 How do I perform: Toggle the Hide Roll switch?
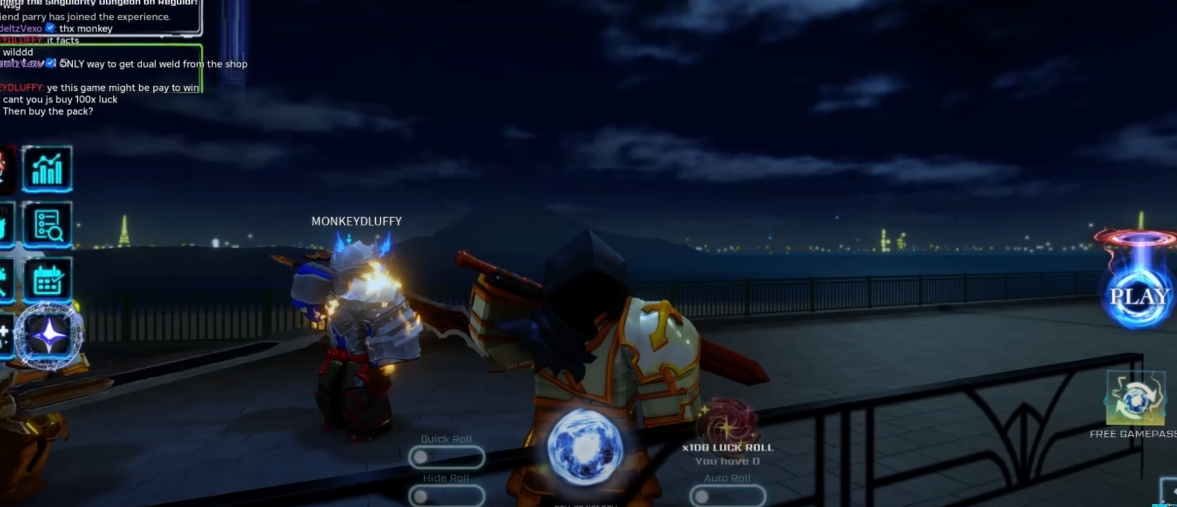click(446, 495)
